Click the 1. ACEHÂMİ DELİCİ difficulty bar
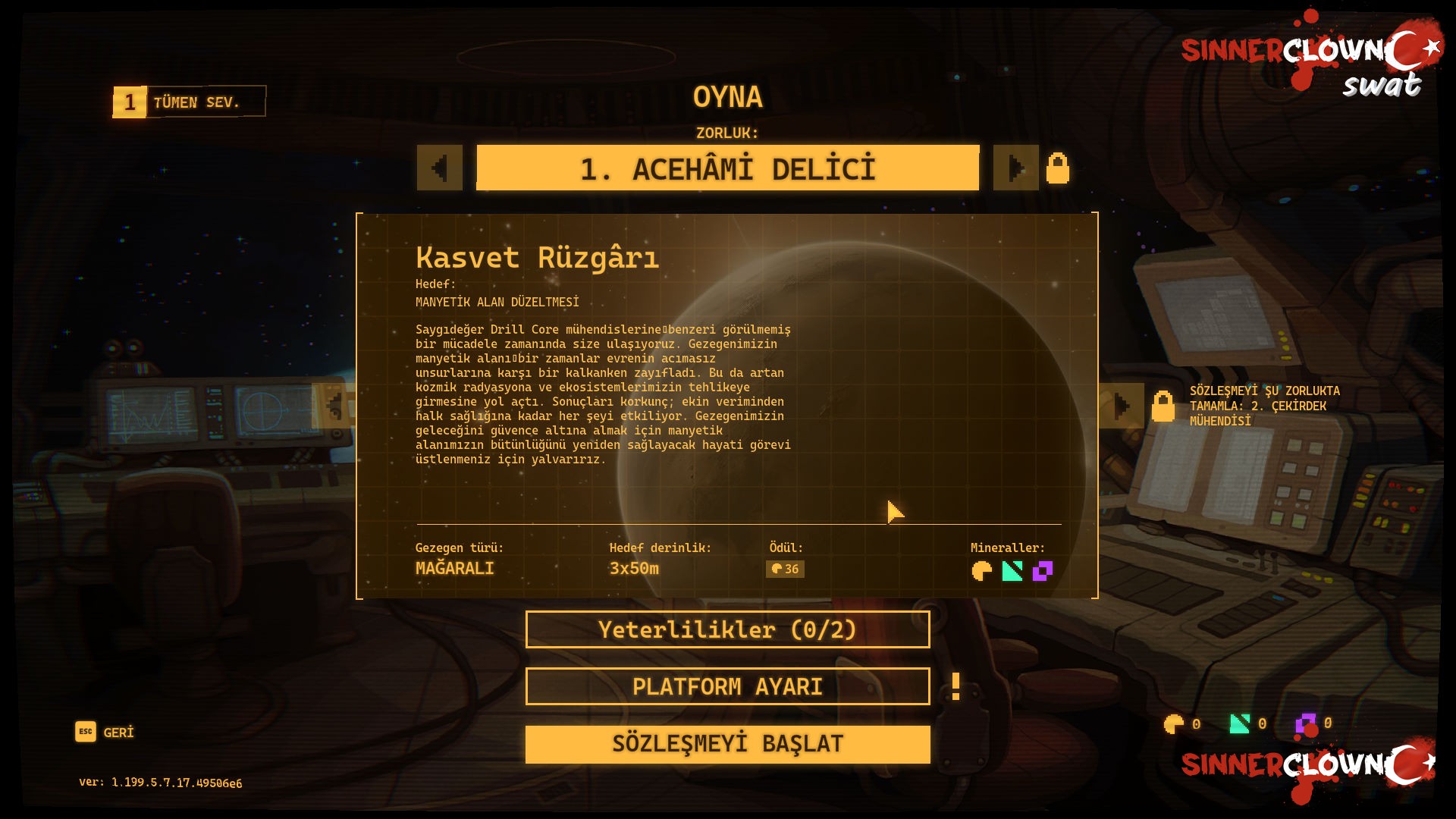1456x819 pixels. [x=727, y=168]
